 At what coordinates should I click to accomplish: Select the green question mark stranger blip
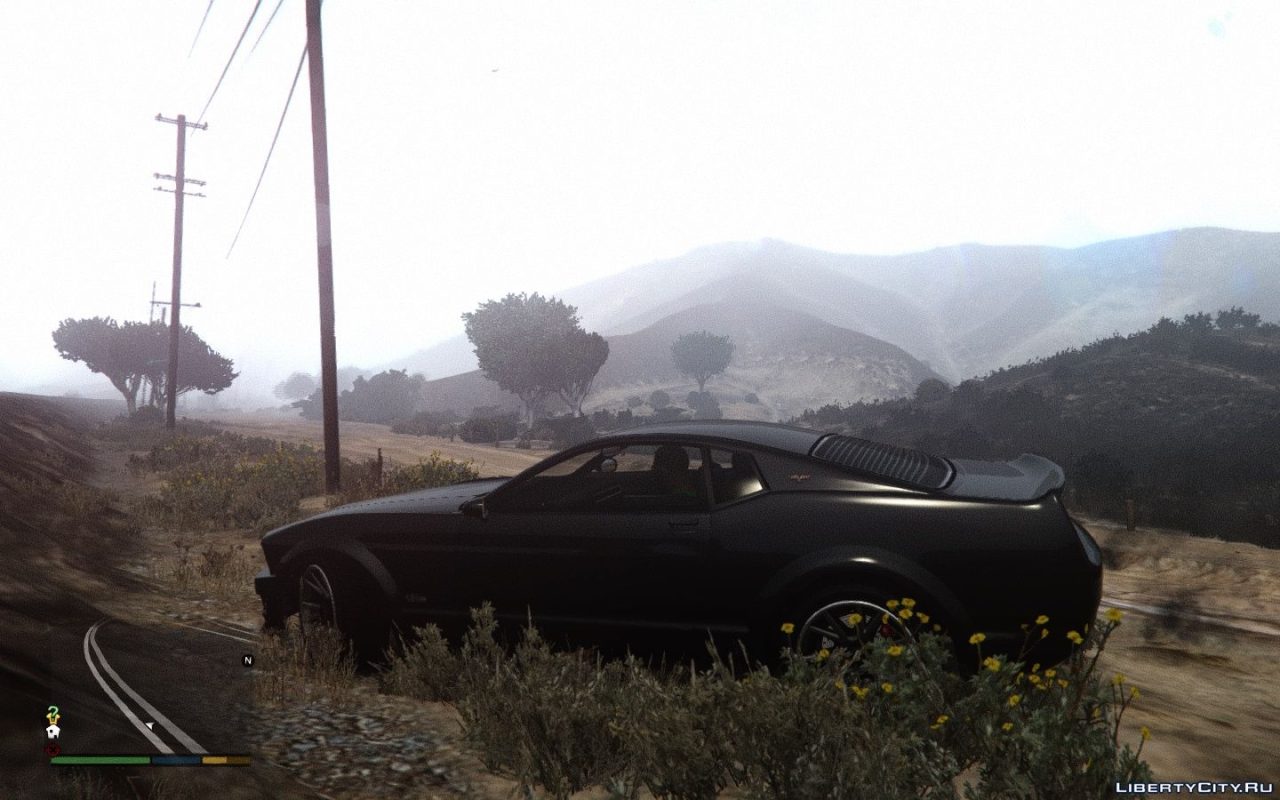point(52,712)
